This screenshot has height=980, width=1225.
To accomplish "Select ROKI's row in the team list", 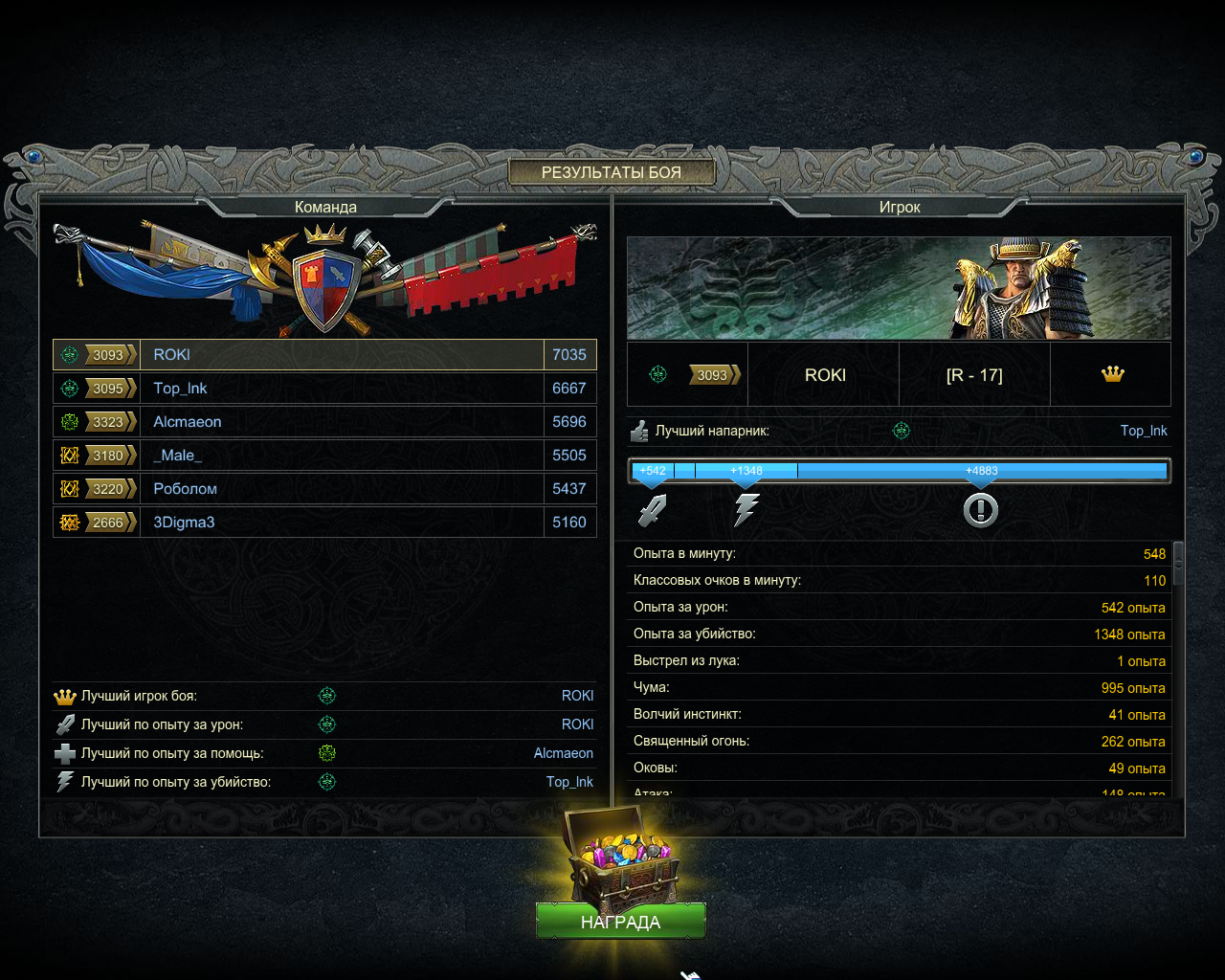I will (x=325, y=355).
